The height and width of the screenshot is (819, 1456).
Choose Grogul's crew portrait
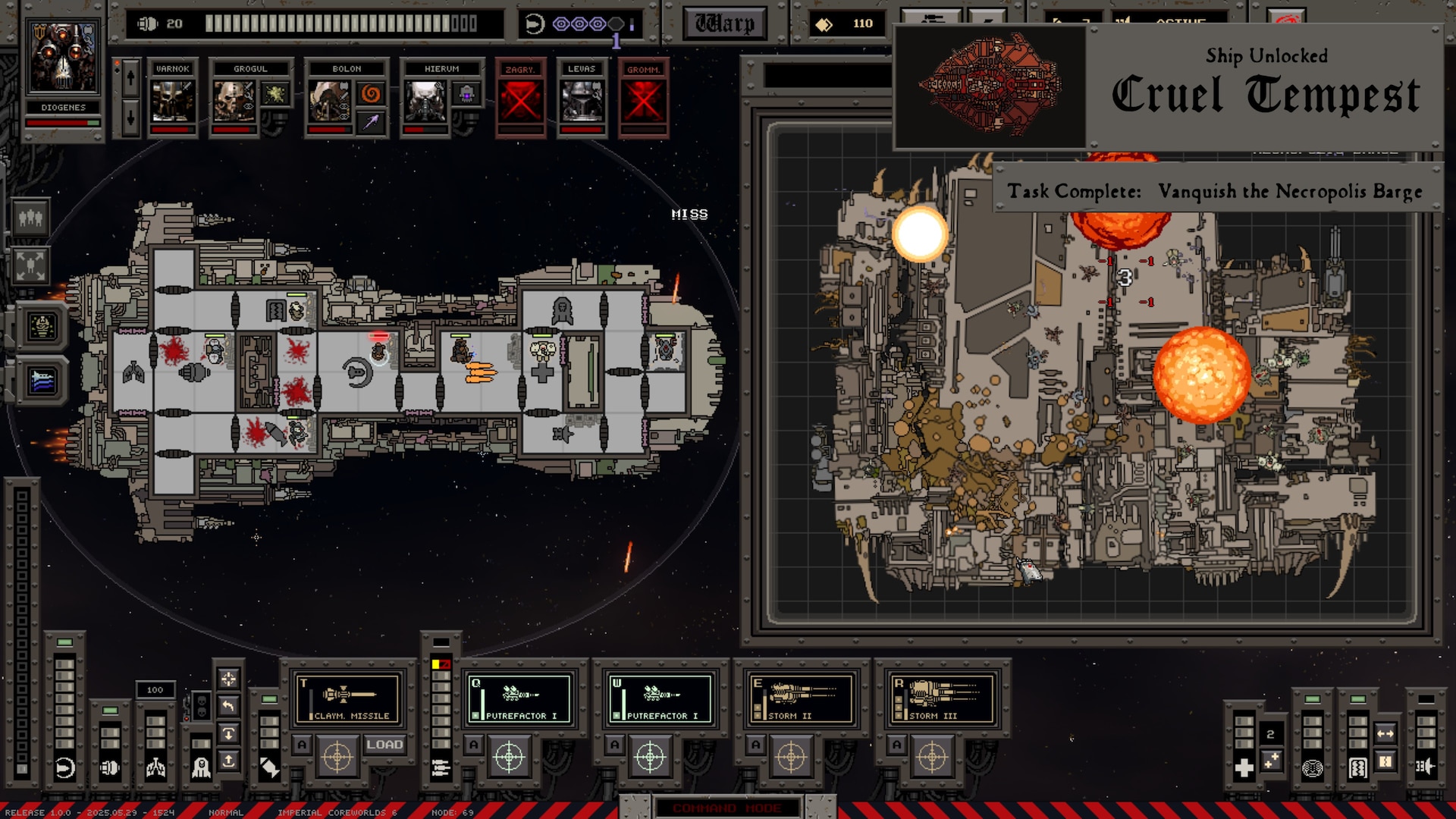point(234,102)
